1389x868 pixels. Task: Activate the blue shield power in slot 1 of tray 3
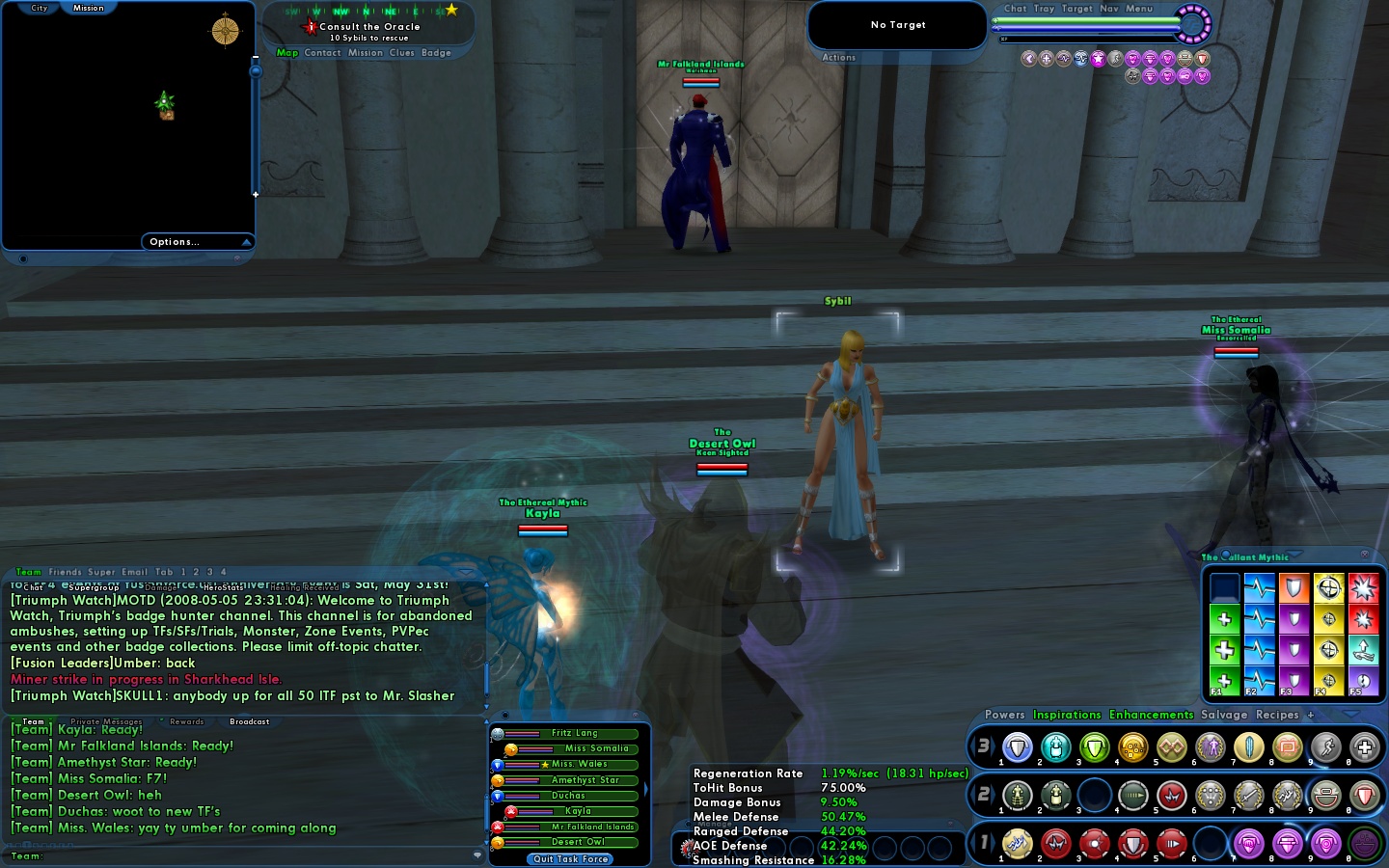1016,747
